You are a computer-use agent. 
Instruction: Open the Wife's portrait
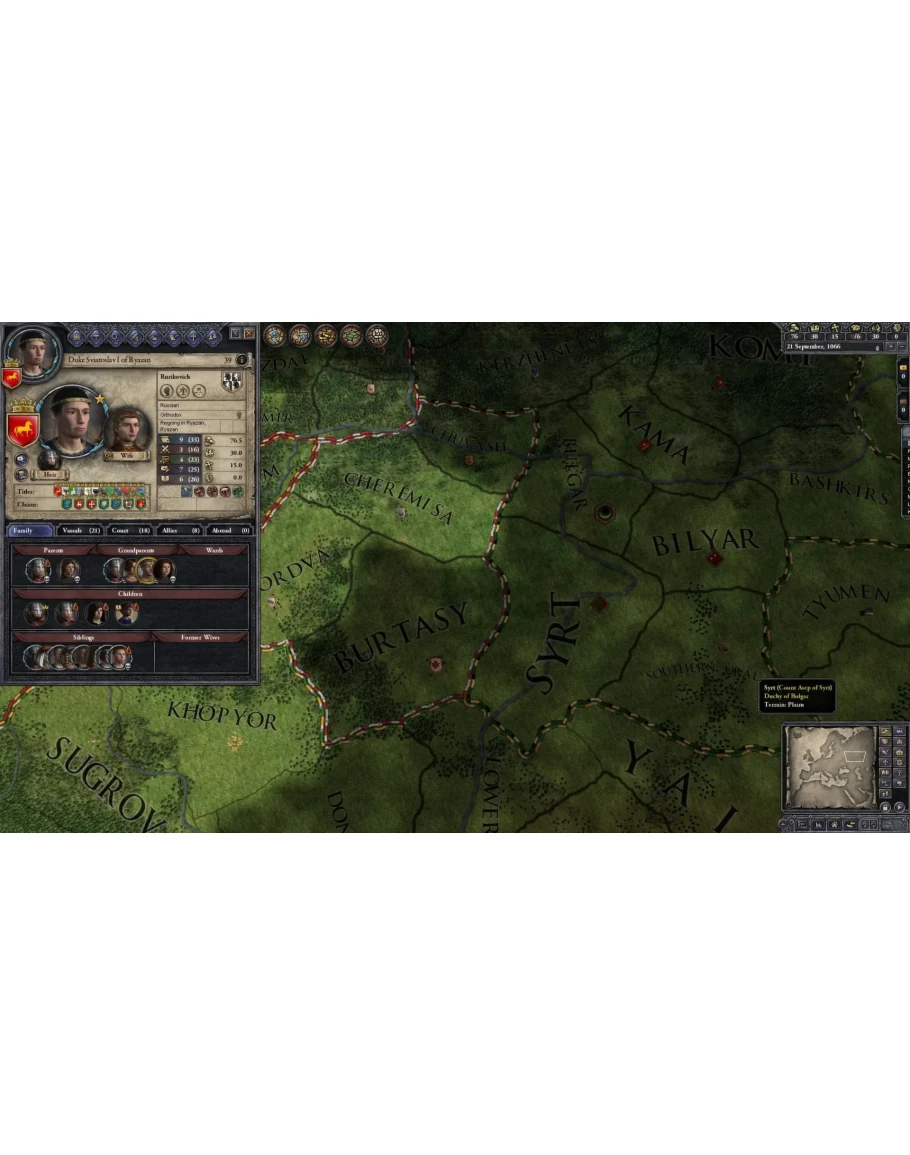click(127, 430)
